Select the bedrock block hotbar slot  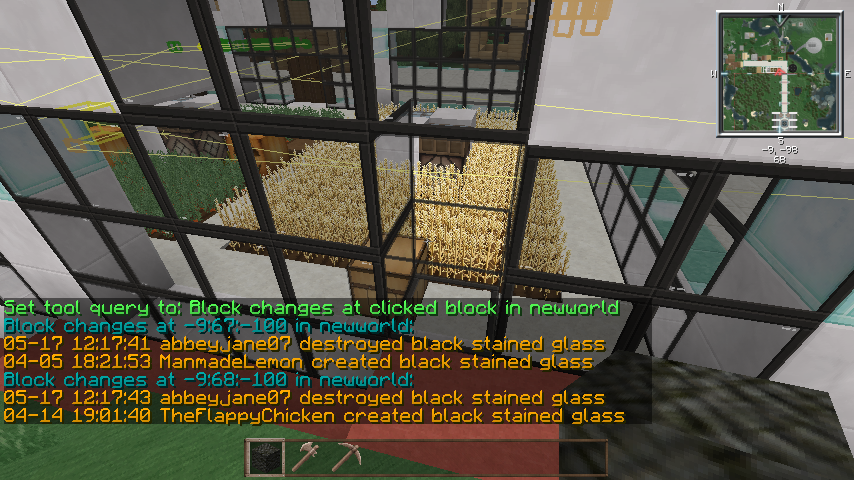coord(265,457)
